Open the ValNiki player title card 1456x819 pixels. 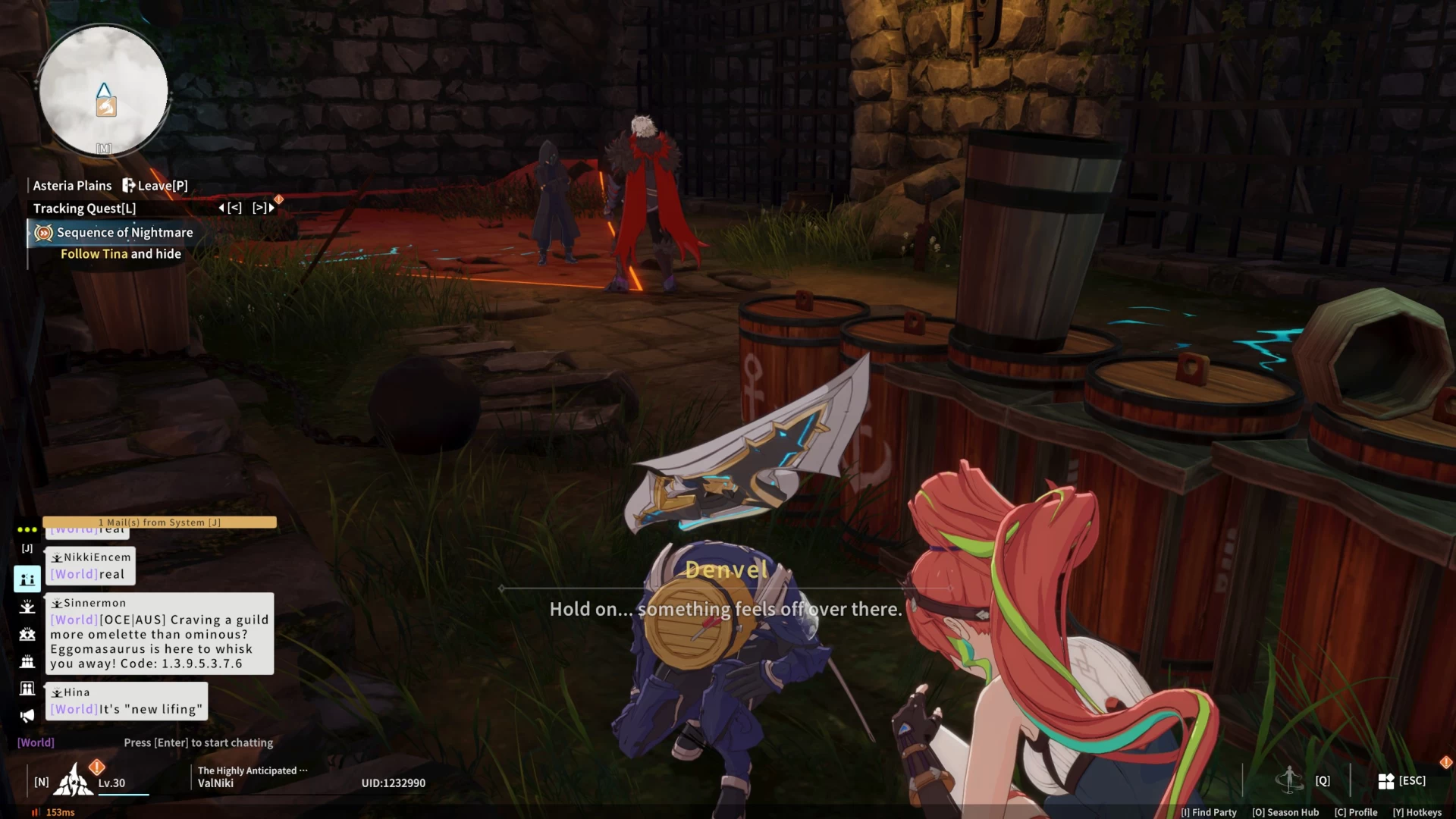click(250, 777)
